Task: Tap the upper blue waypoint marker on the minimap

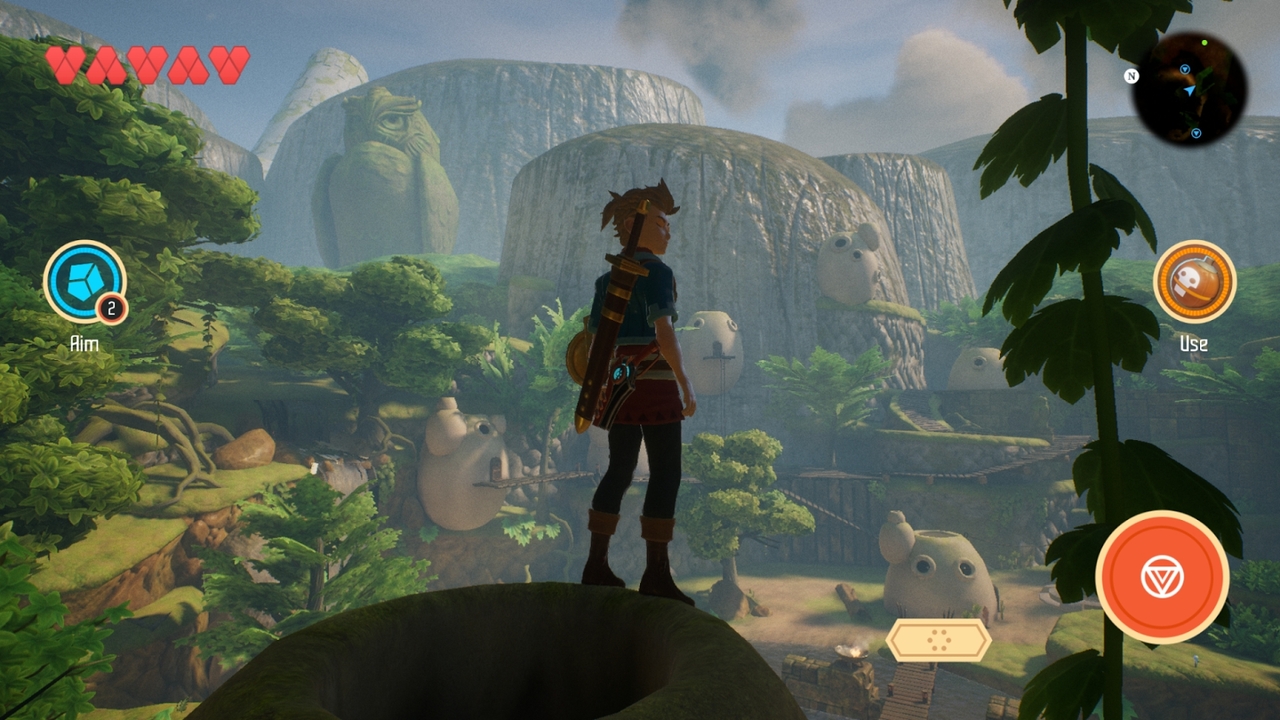Action: point(1184,69)
